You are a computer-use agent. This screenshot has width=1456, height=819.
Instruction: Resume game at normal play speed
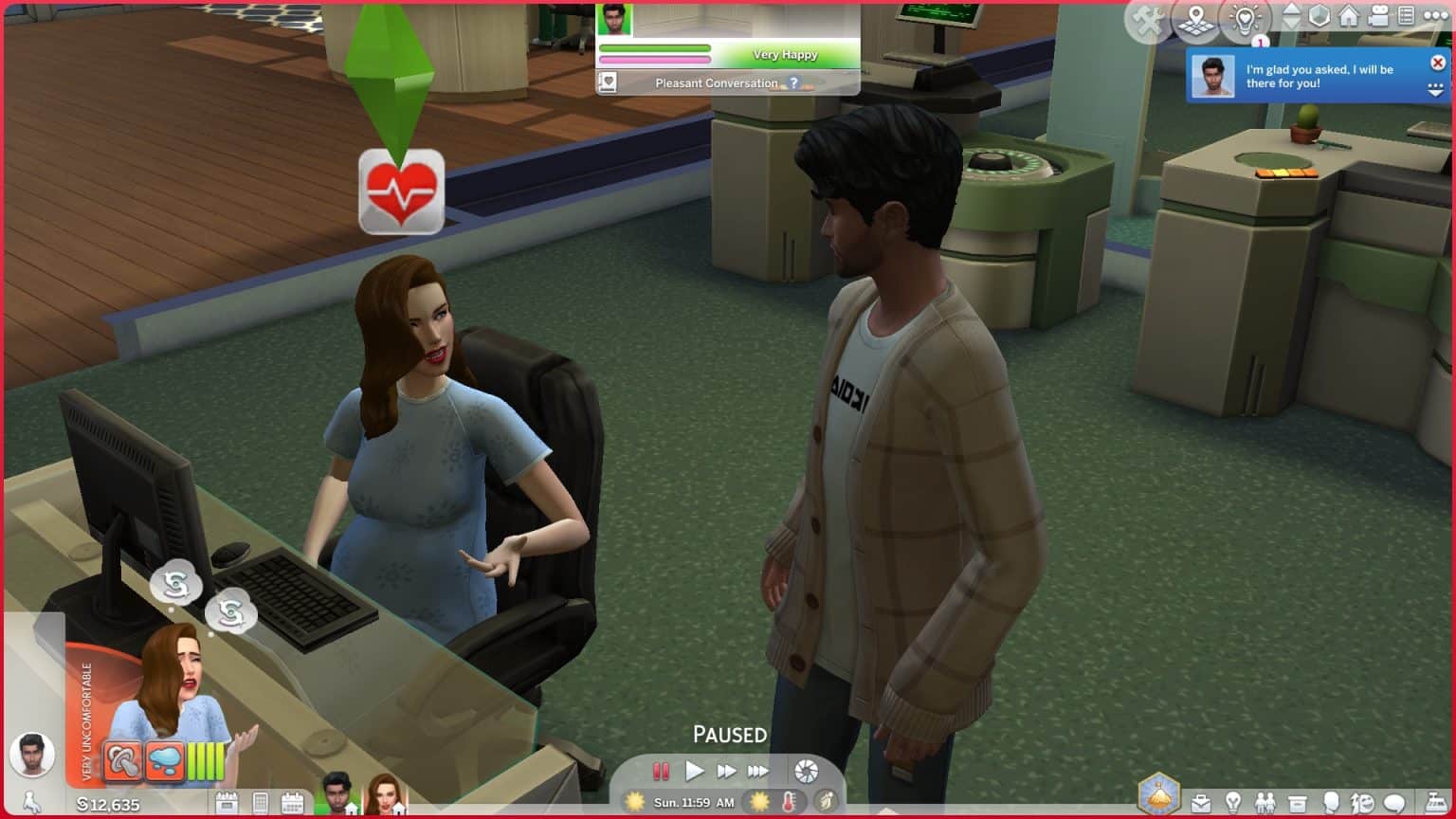(694, 772)
